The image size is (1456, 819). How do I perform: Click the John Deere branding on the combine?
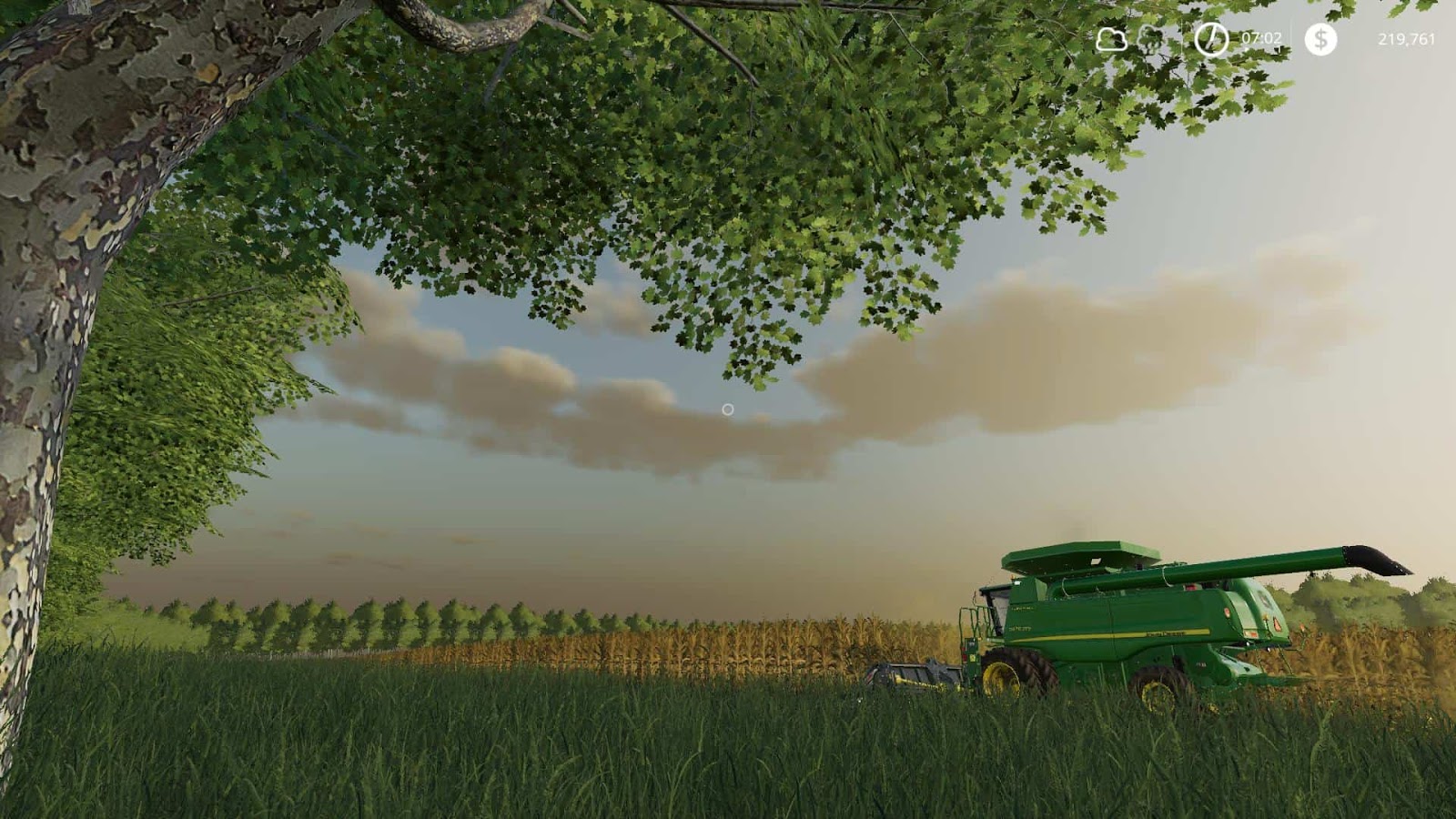[x=1163, y=634]
